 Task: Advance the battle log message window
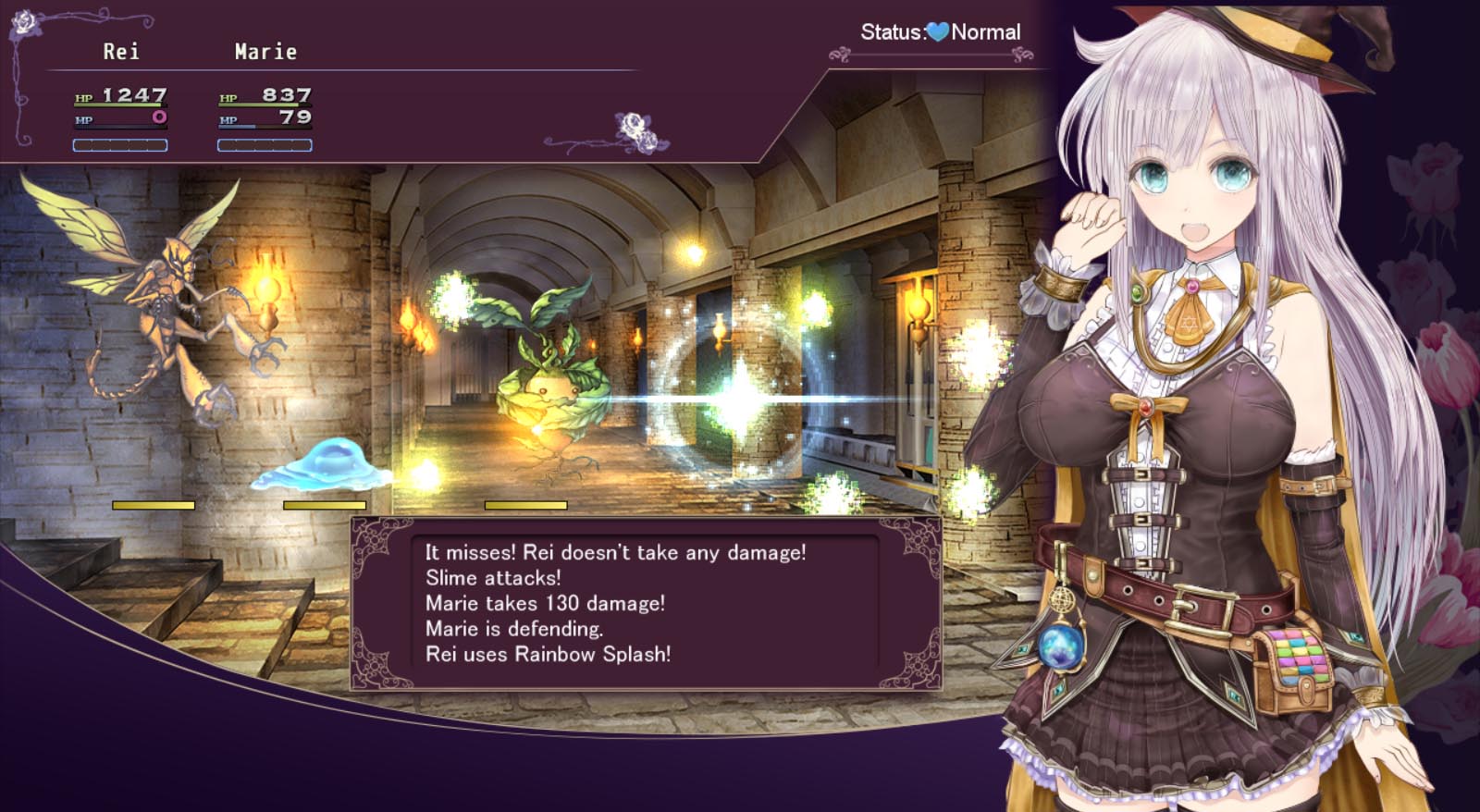tap(645, 603)
